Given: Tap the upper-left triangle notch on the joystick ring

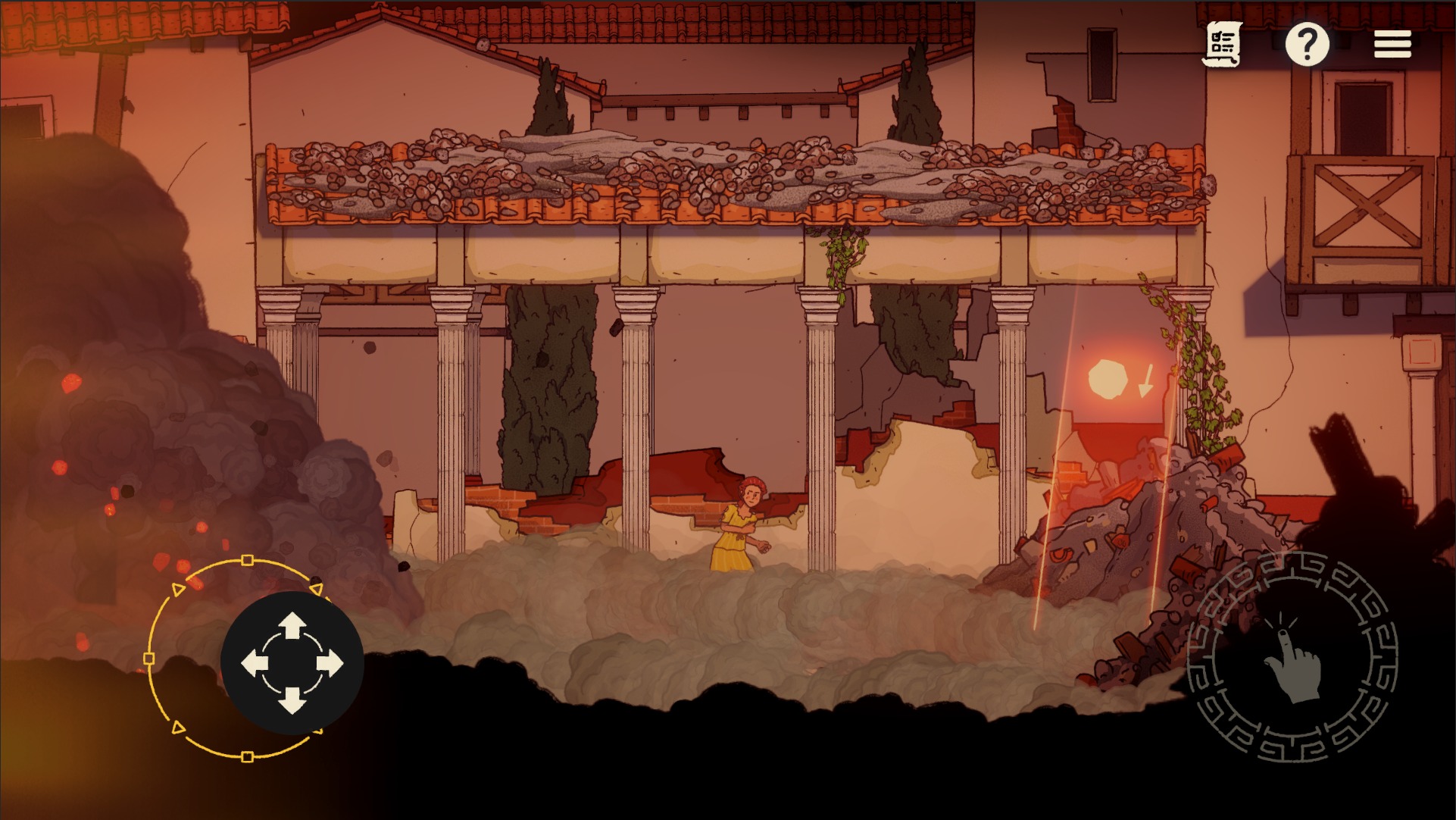Looking at the screenshot, I should [x=178, y=587].
